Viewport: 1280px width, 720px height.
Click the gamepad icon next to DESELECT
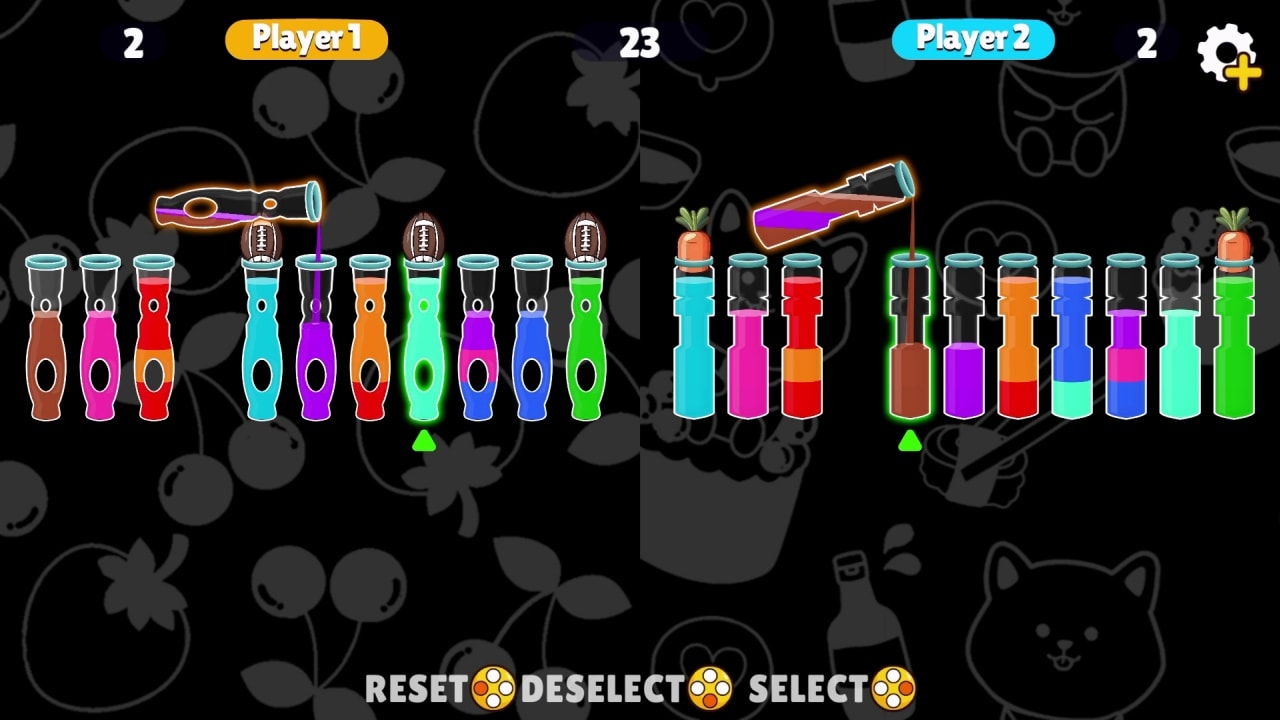pos(710,688)
